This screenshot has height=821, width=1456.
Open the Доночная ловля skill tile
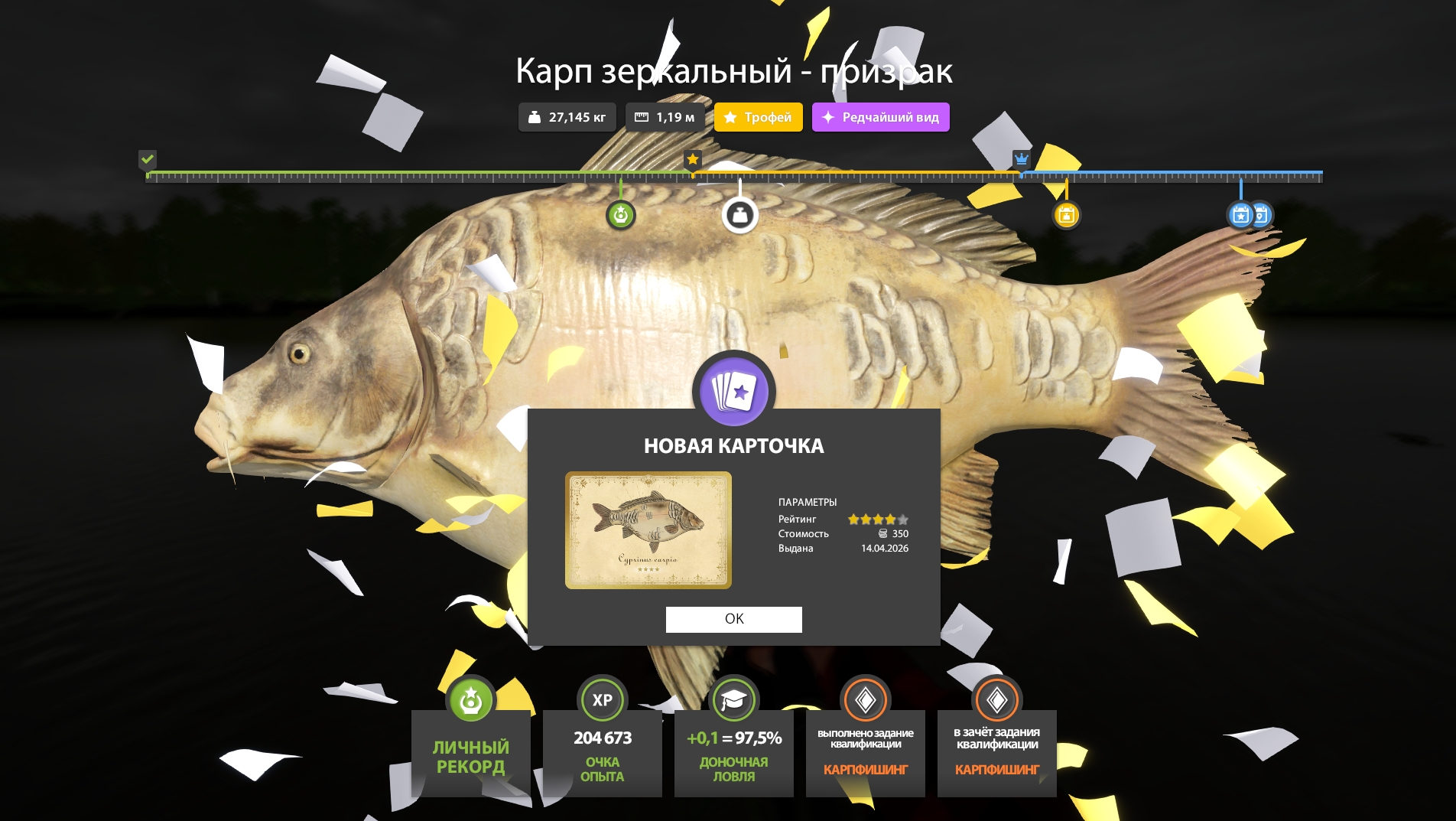tap(733, 753)
